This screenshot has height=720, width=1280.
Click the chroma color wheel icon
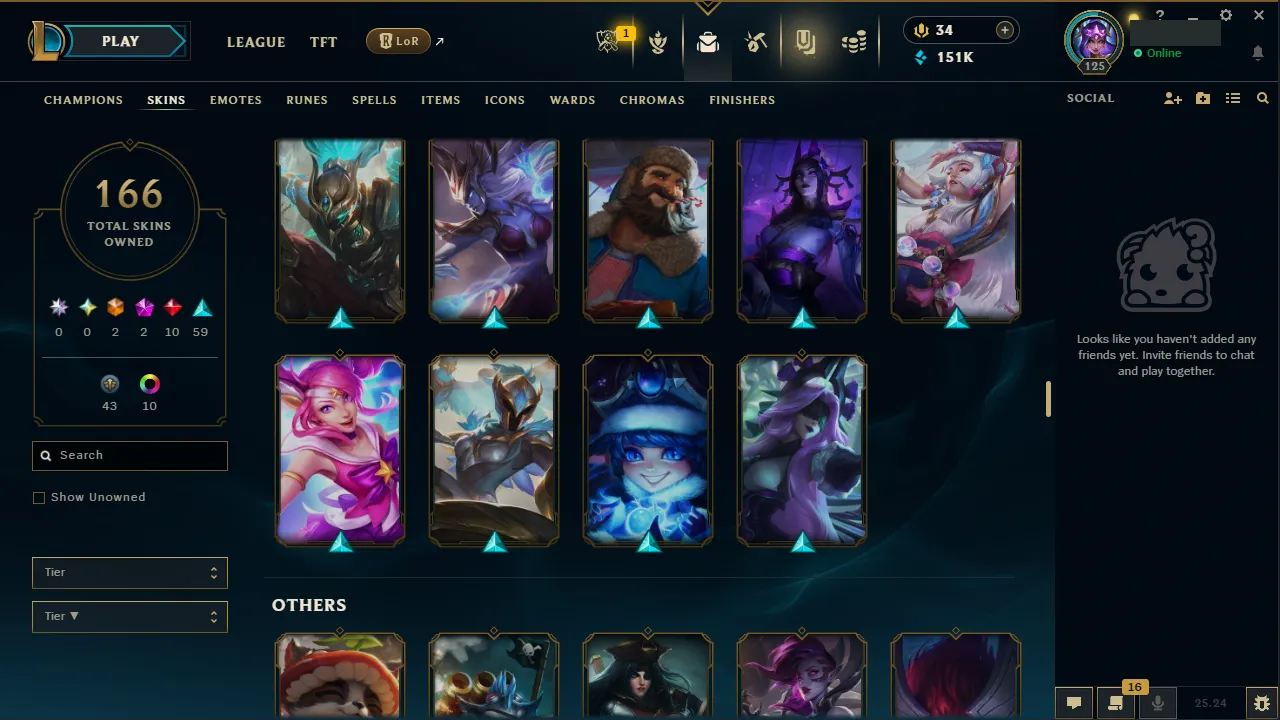coord(149,384)
